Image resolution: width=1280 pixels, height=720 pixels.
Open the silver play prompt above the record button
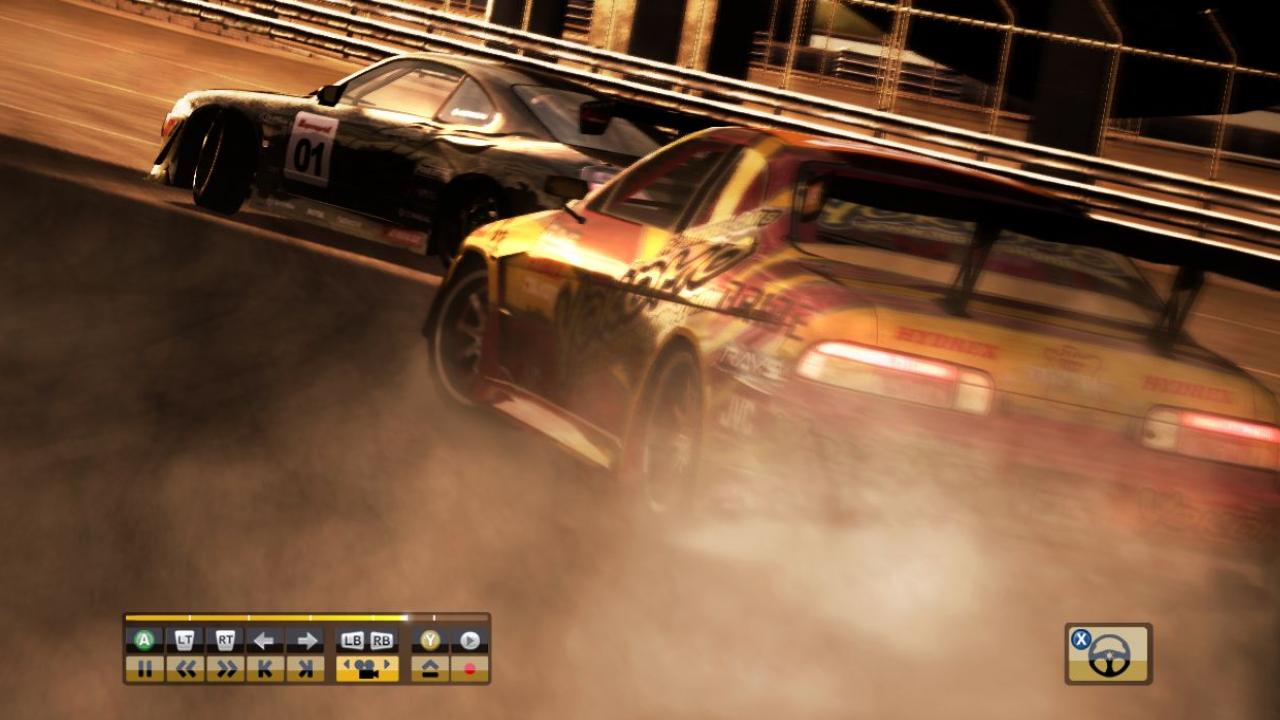[x=470, y=640]
